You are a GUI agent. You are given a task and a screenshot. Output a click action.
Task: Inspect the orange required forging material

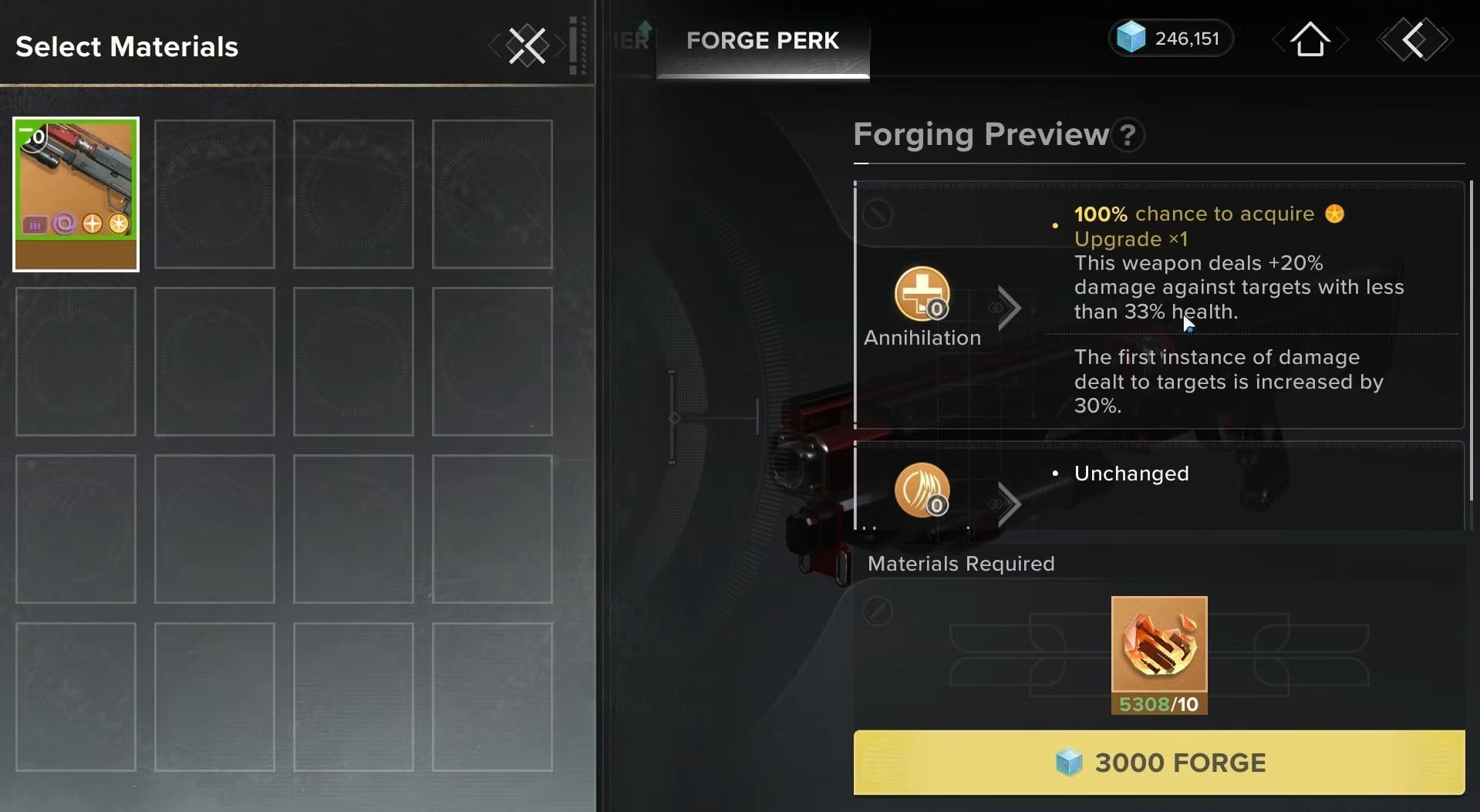[1158, 645]
